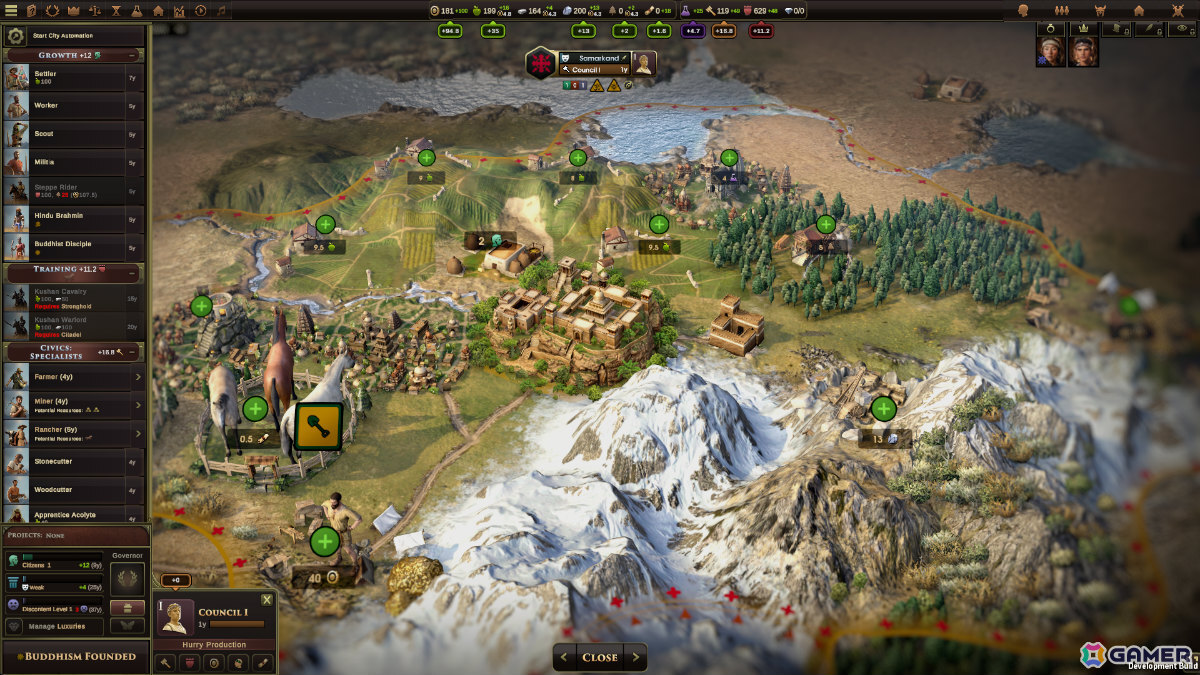This screenshot has width=1200, height=675.
Task: Pick the Hindu Brahmin unit
Action: pos(65,218)
